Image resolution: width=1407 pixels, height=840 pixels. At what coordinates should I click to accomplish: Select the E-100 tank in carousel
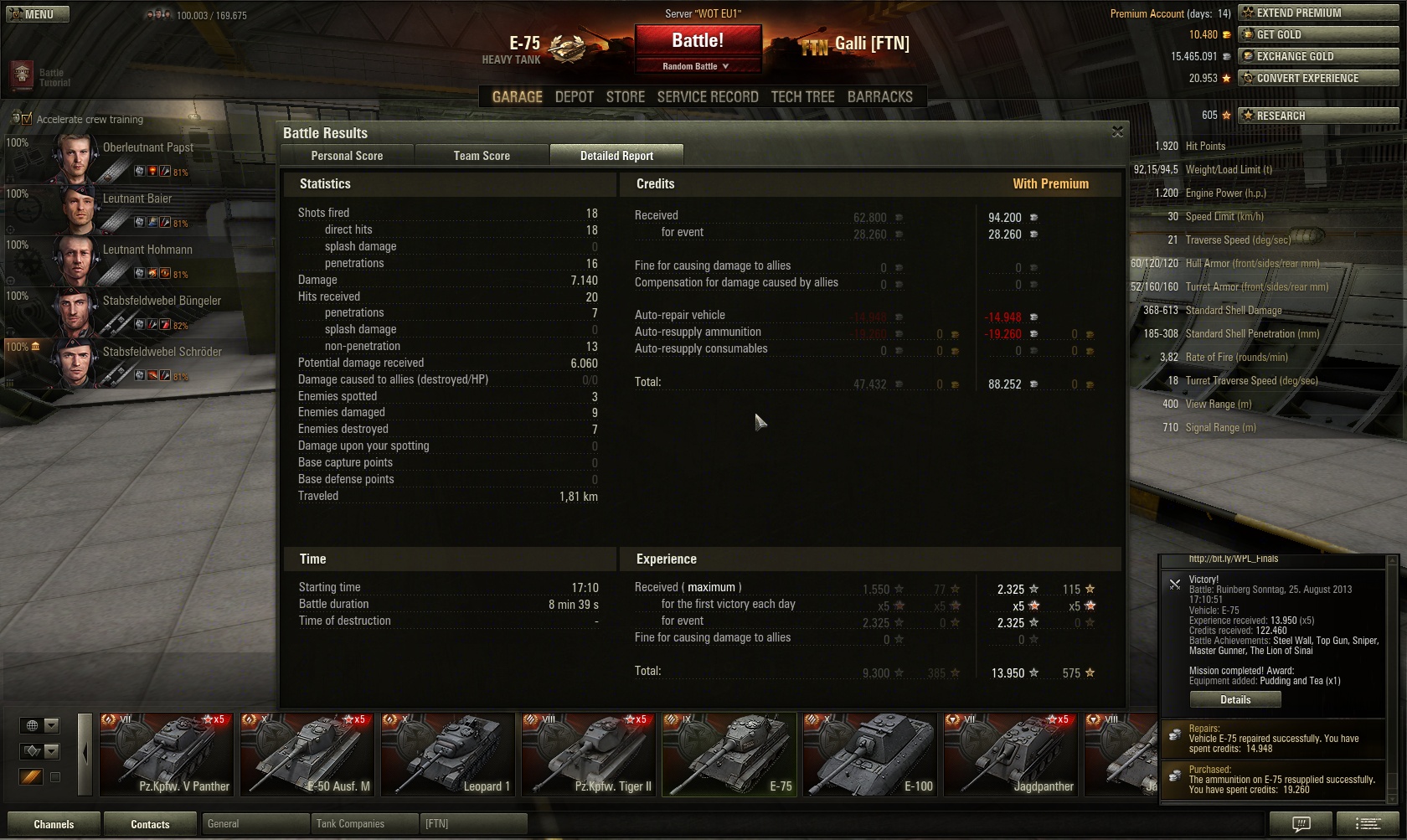point(870,754)
